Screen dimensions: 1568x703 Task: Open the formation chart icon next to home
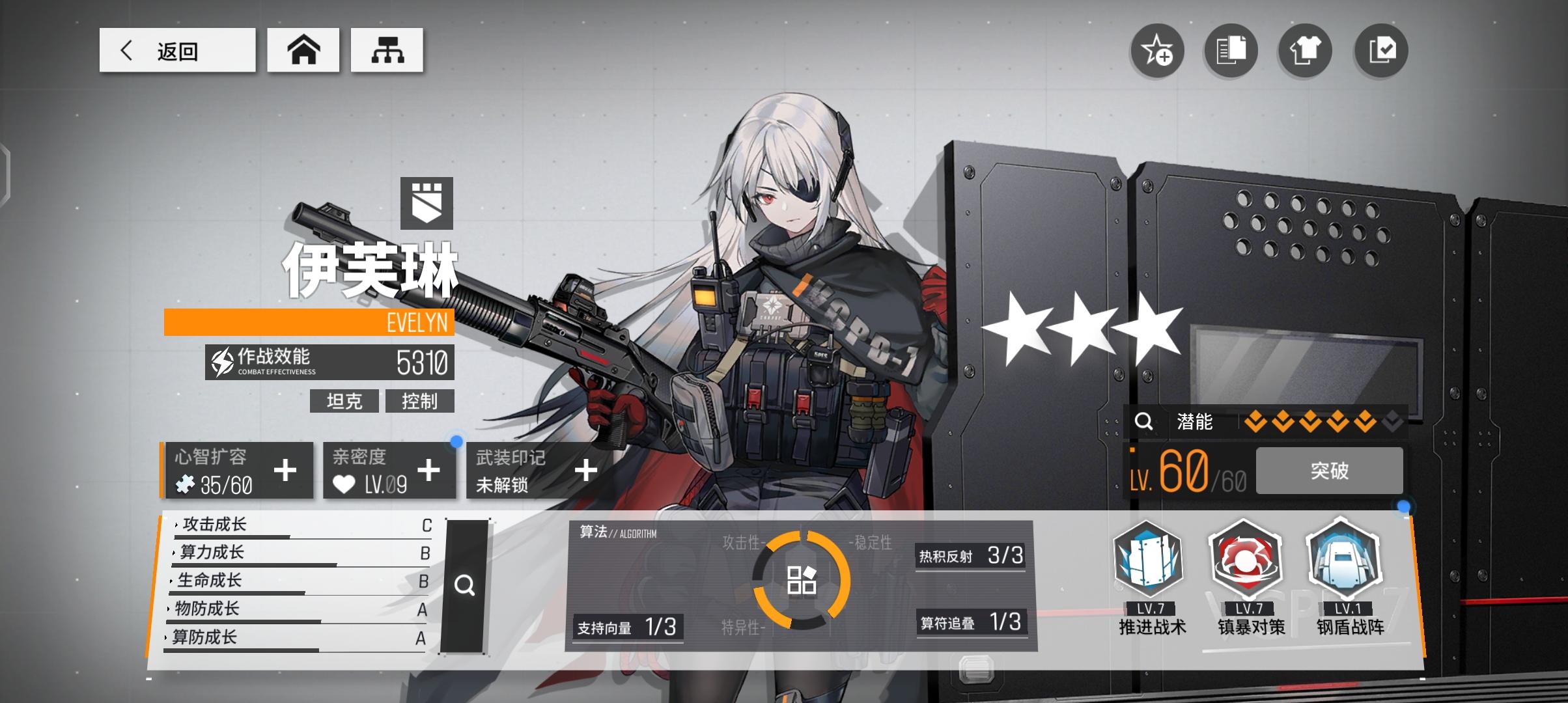(387, 49)
